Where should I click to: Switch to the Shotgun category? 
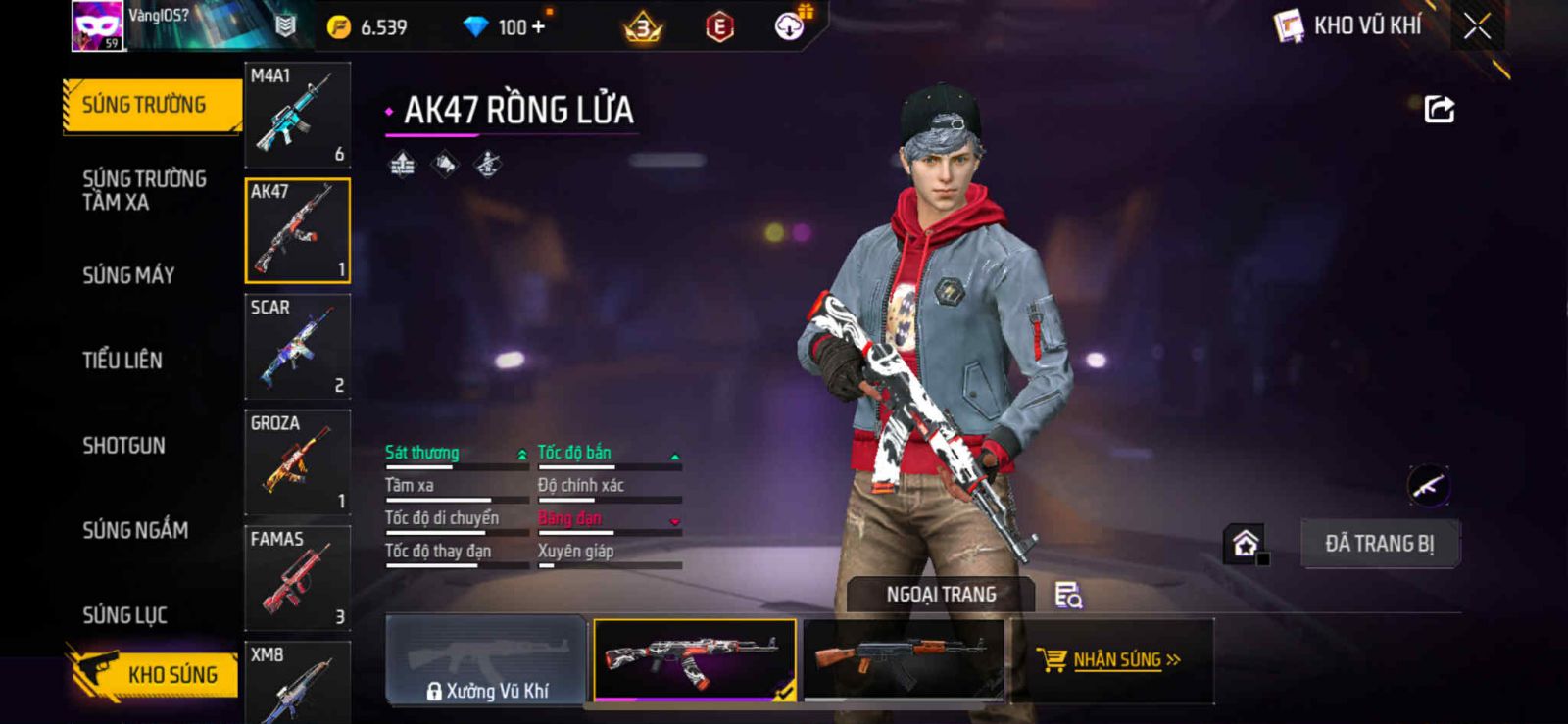(123, 446)
